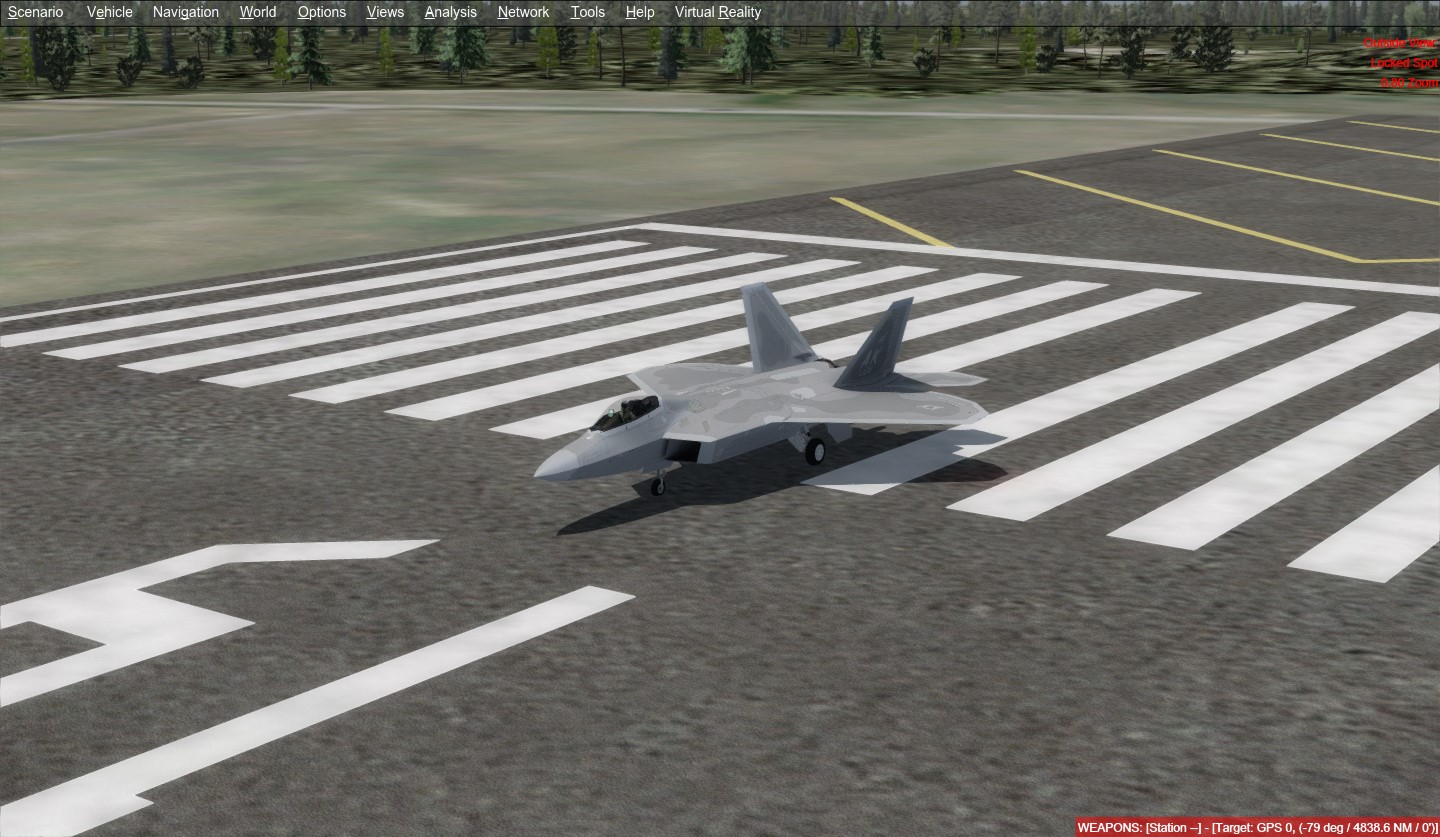The width and height of the screenshot is (1440, 837).
Task: Open the Analysis menu
Action: click(450, 12)
